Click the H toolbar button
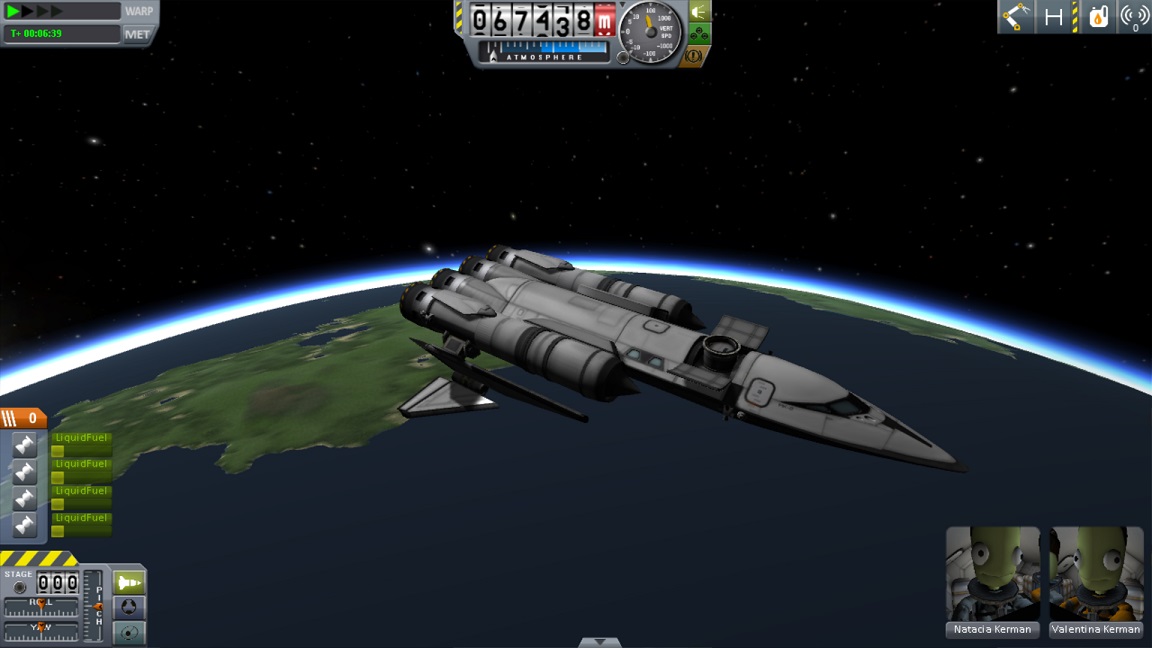The image size is (1152, 648). click(x=1054, y=17)
